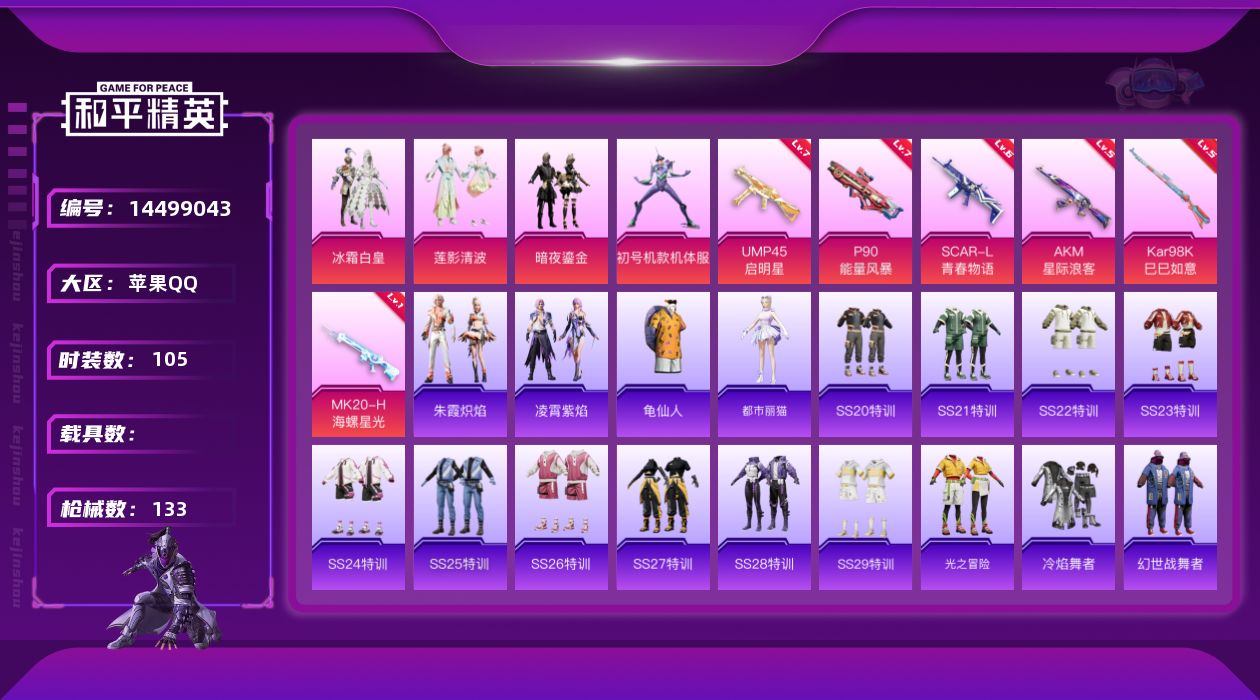Image resolution: width=1260 pixels, height=700 pixels.
Task: Click the MK20-H 海螺星光 skin card
Action: click(358, 364)
